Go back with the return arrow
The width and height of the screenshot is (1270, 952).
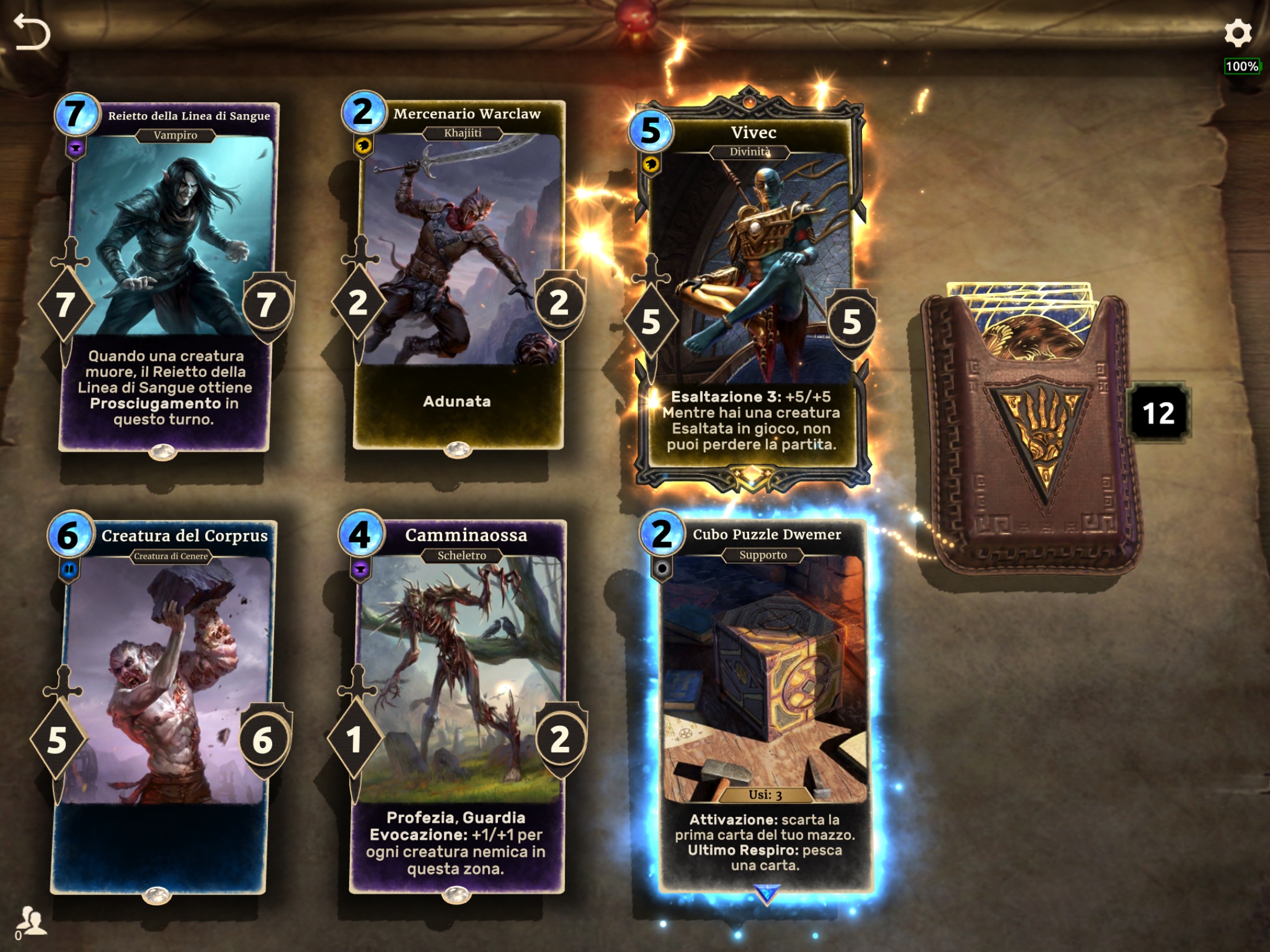32,32
